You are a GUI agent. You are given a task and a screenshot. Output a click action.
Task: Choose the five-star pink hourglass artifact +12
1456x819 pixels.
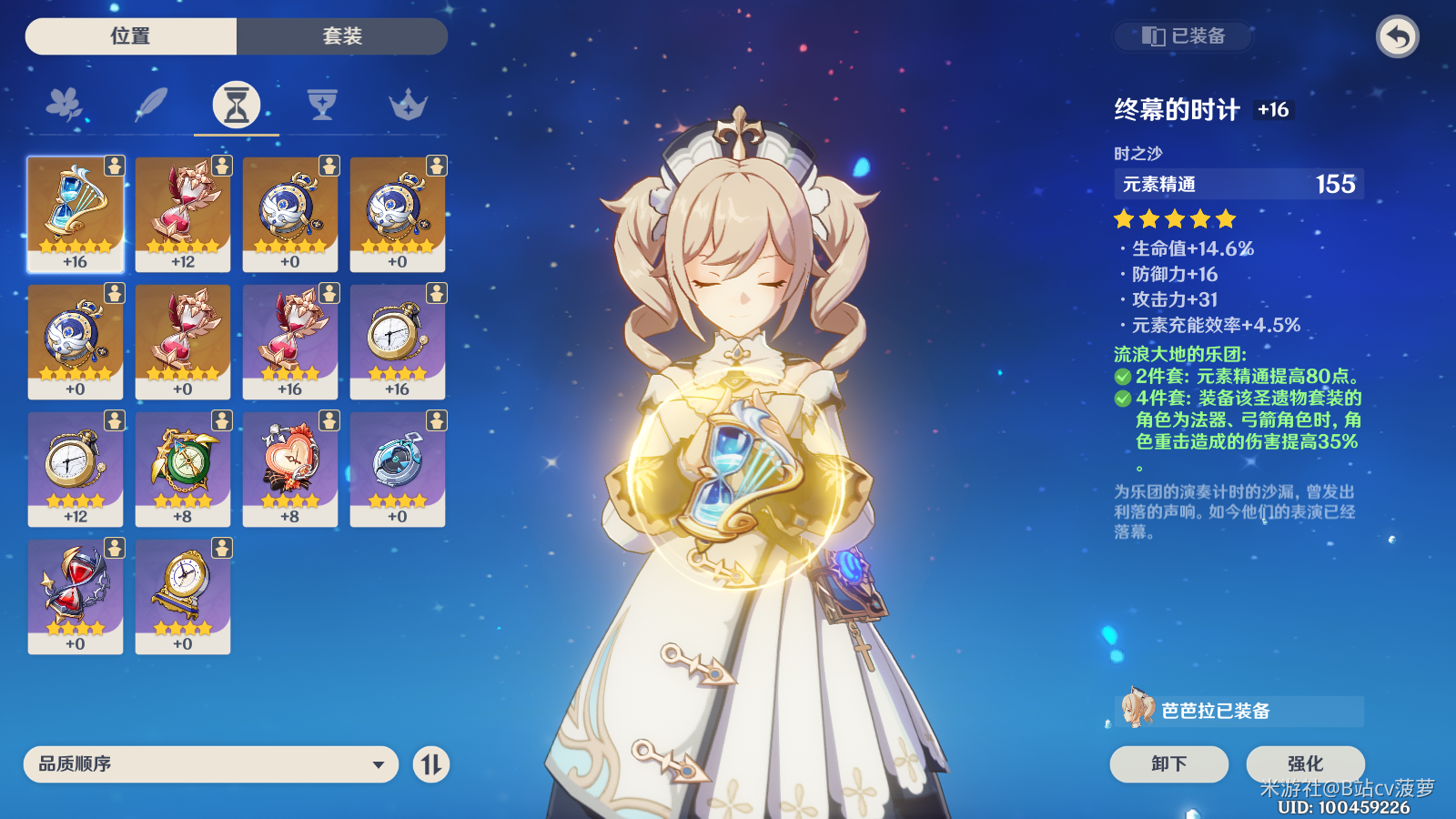[x=183, y=214]
